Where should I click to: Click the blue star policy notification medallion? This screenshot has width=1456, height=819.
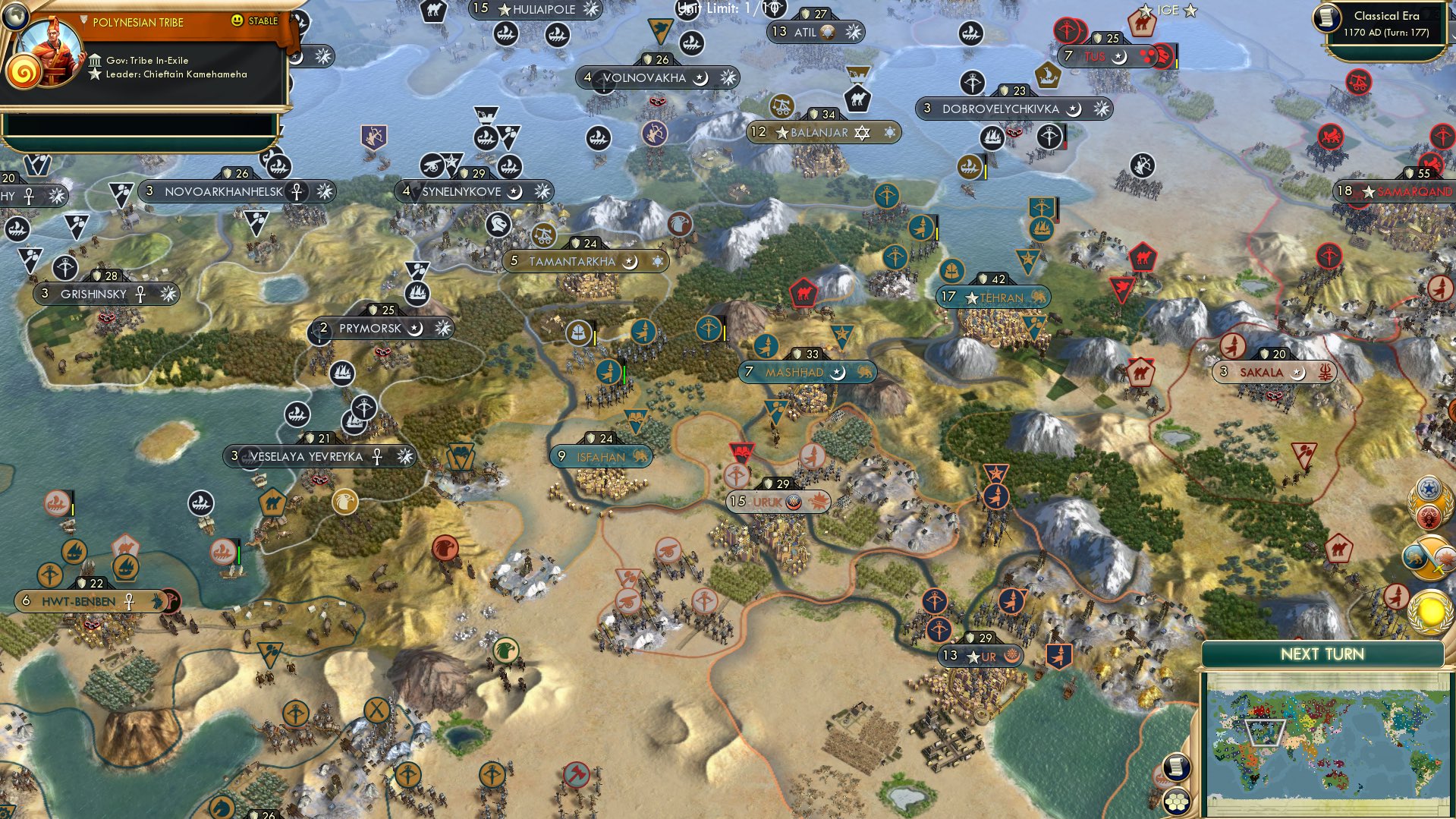click(x=1429, y=490)
